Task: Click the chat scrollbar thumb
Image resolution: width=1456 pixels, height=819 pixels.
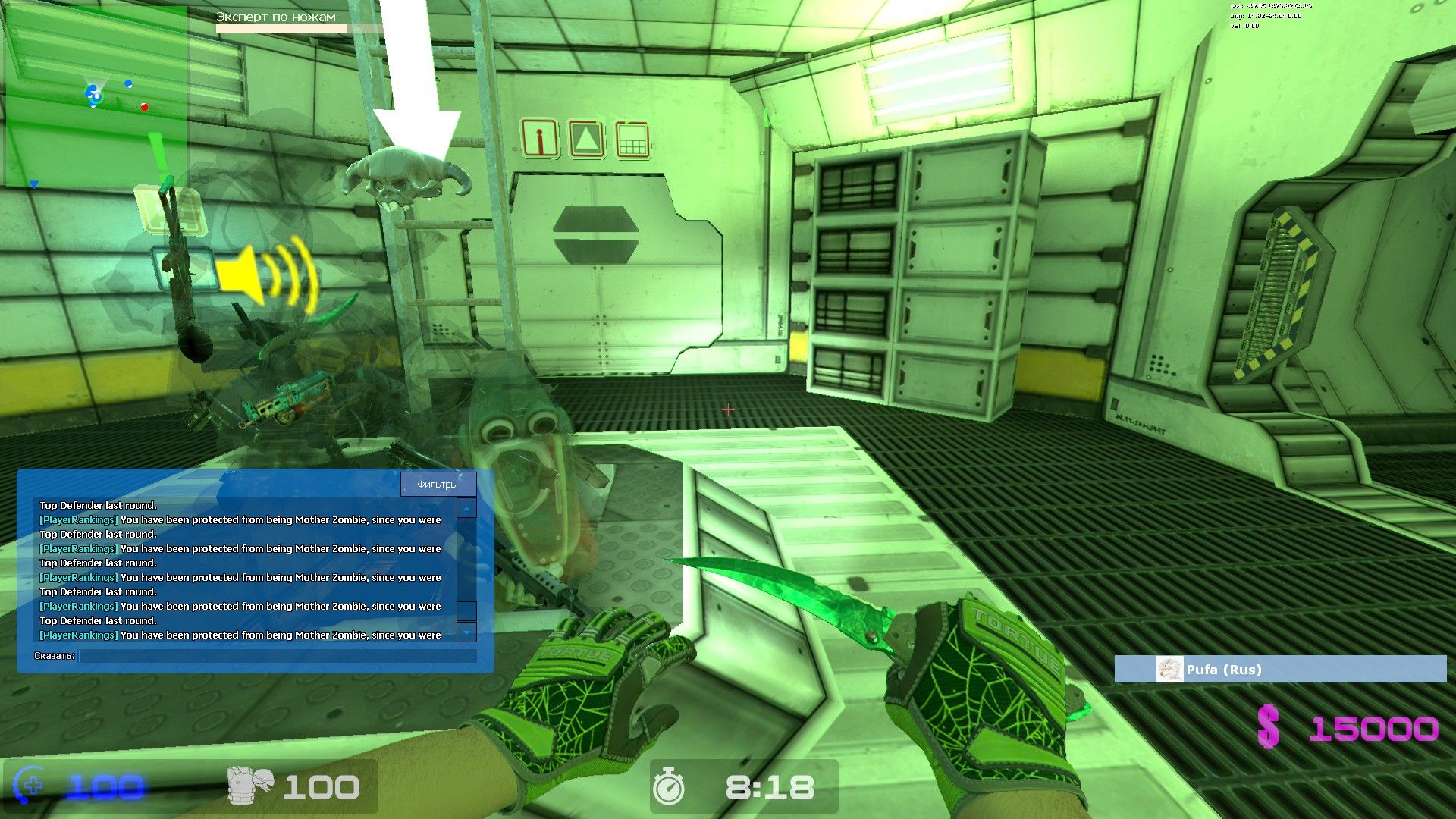Action: 466,610
